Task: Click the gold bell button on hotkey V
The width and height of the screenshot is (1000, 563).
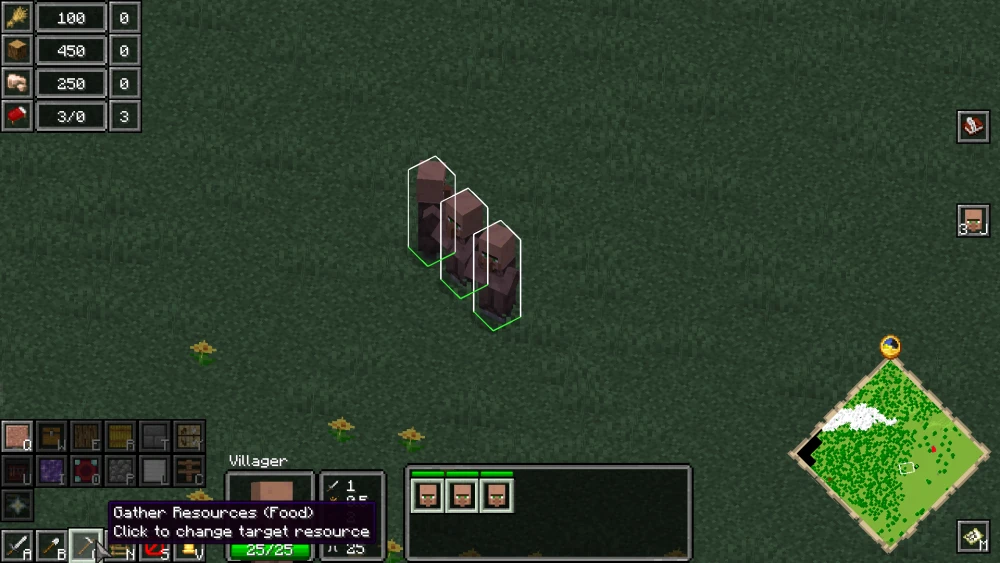Action: click(189, 550)
